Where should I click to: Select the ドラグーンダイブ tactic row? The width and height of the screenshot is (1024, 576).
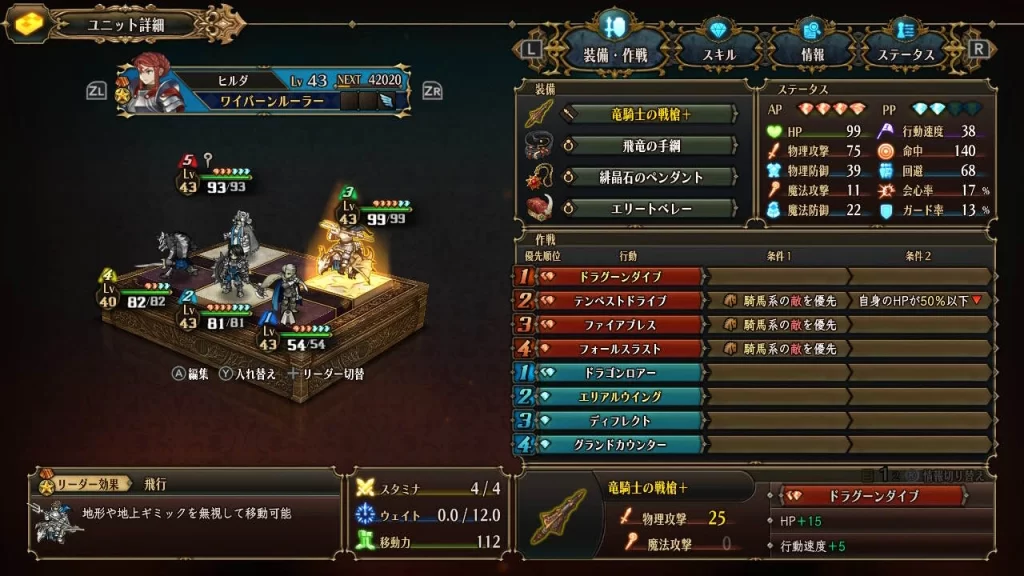click(622, 276)
